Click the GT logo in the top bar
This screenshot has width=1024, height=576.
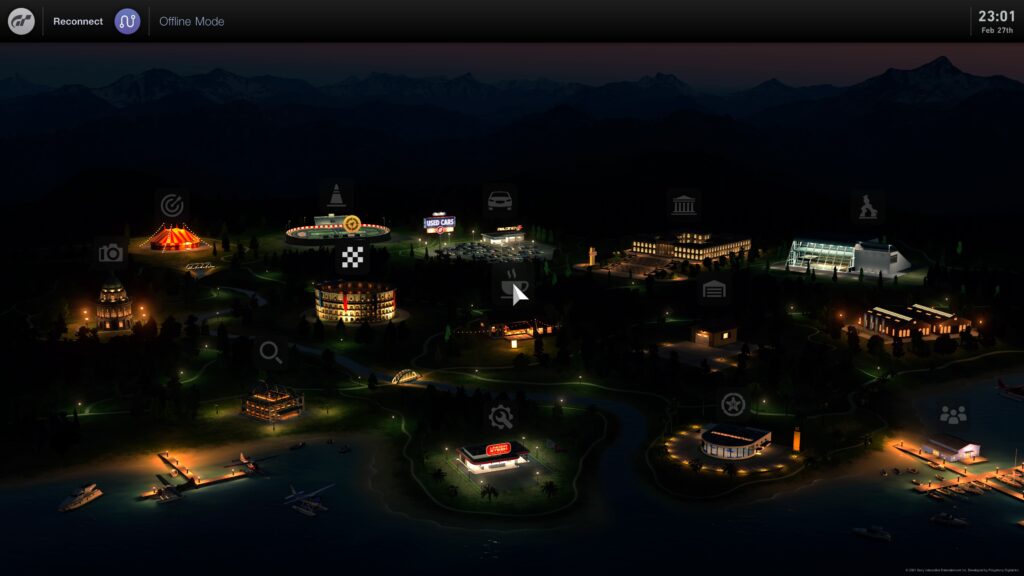tap(21, 21)
